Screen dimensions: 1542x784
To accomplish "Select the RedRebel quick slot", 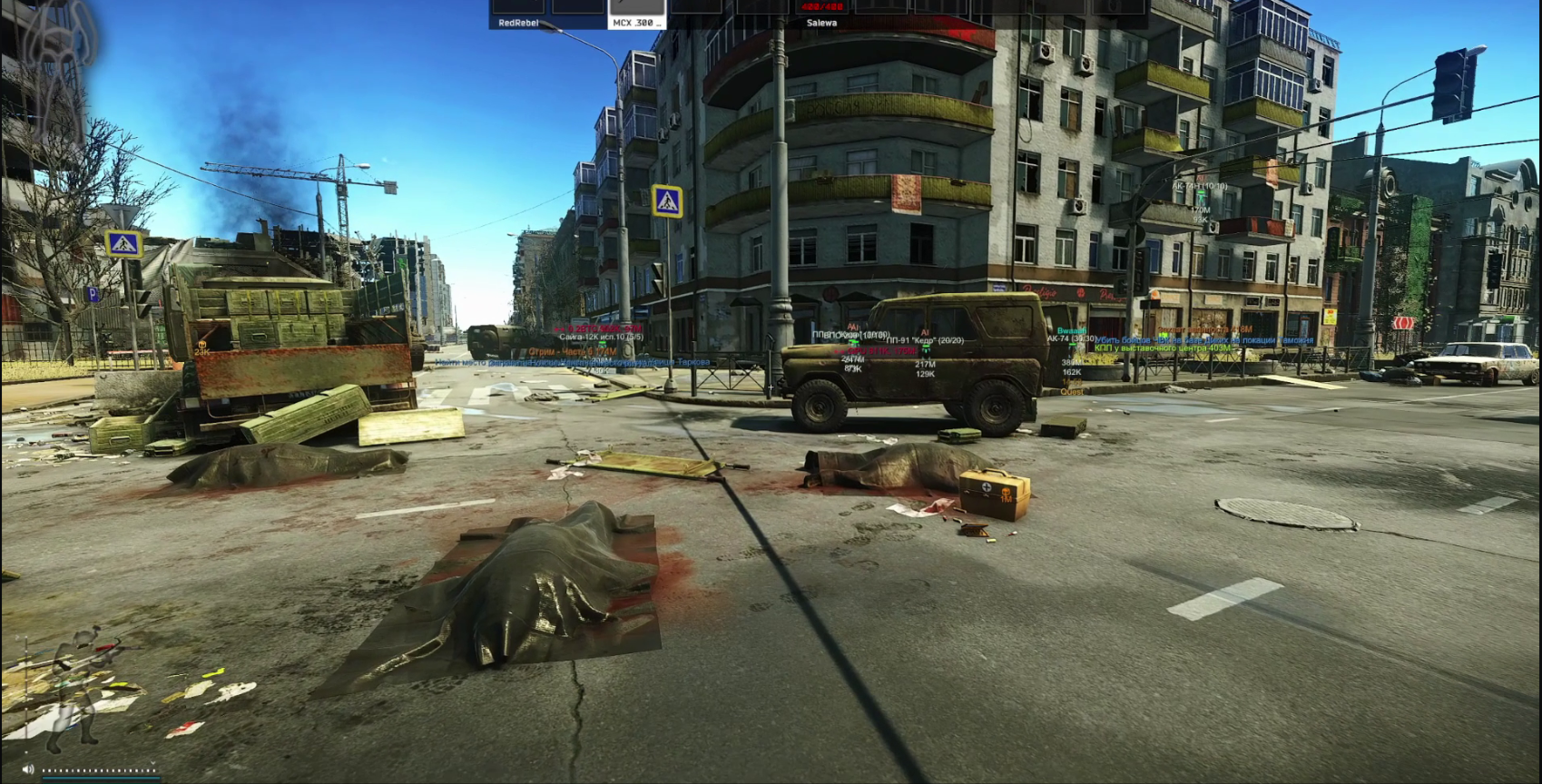I will 518,13.
